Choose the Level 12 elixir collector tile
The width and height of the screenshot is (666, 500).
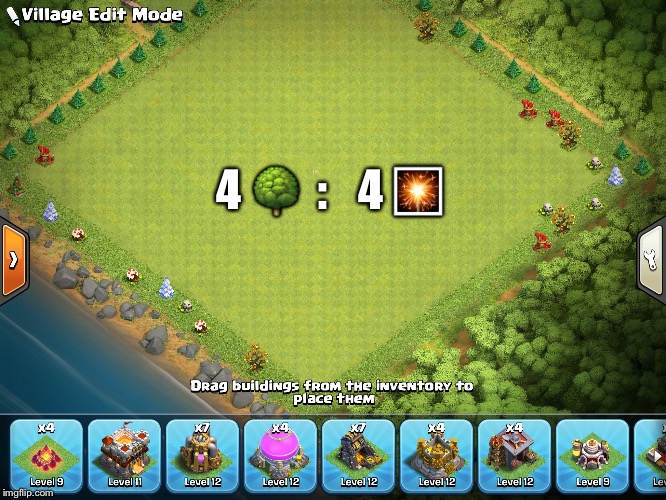(202, 456)
